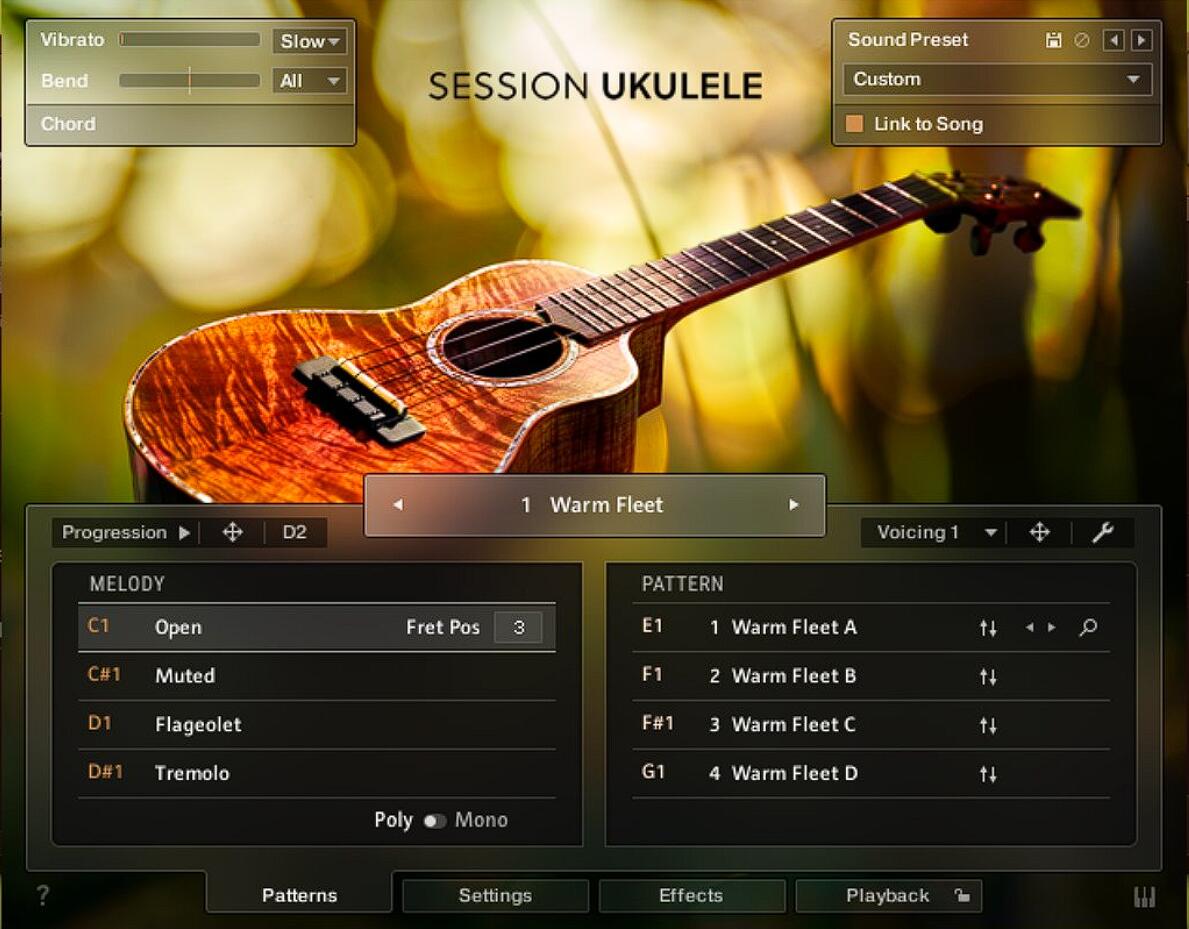This screenshot has width=1189, height=929.
Task: Toggle the Poly/Mono switch
Action: 434,821
